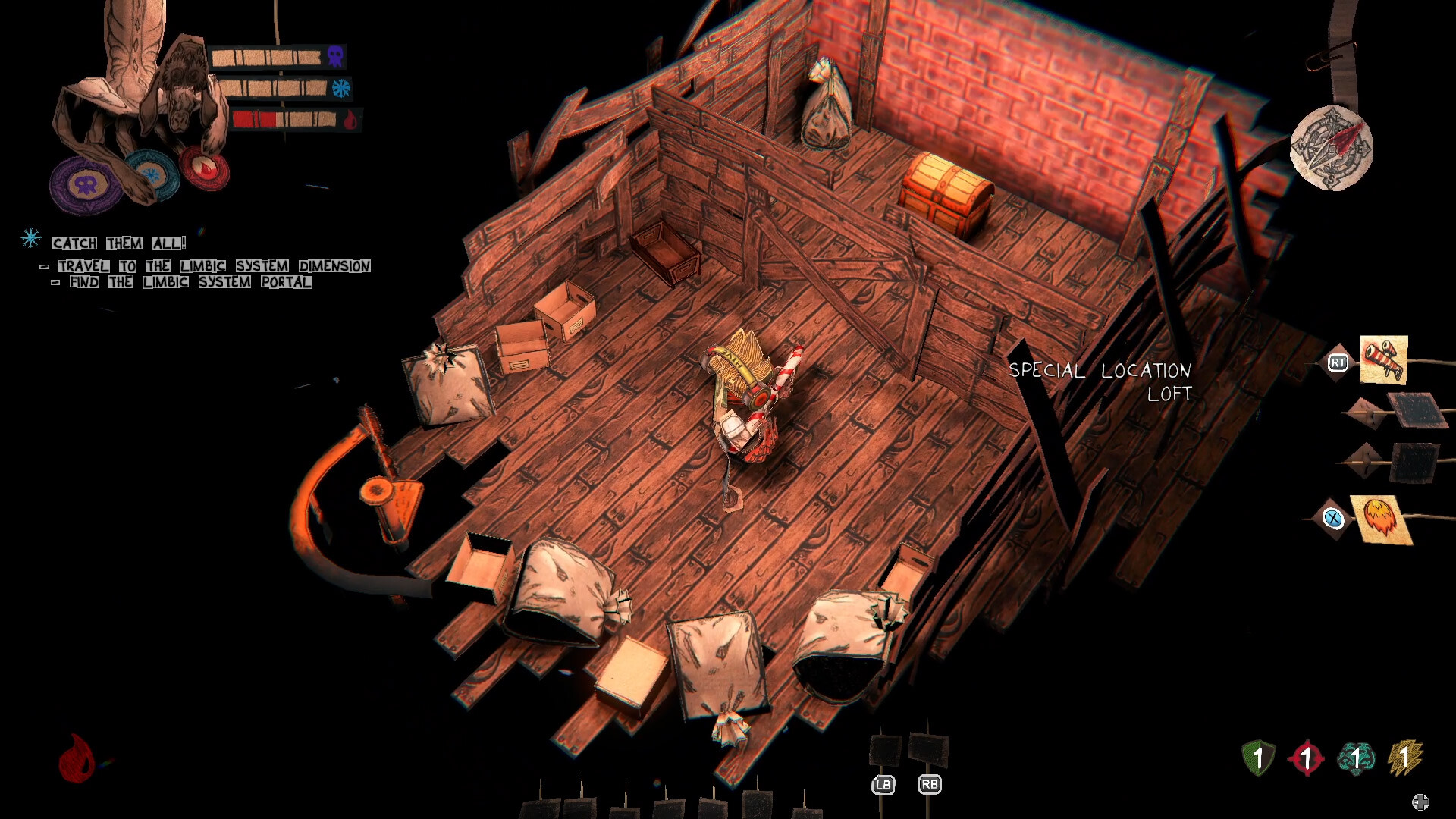This screenshot has width=1456, height=819.
Task: Open the compass in the top-right corner
Action: (1332, 147)
